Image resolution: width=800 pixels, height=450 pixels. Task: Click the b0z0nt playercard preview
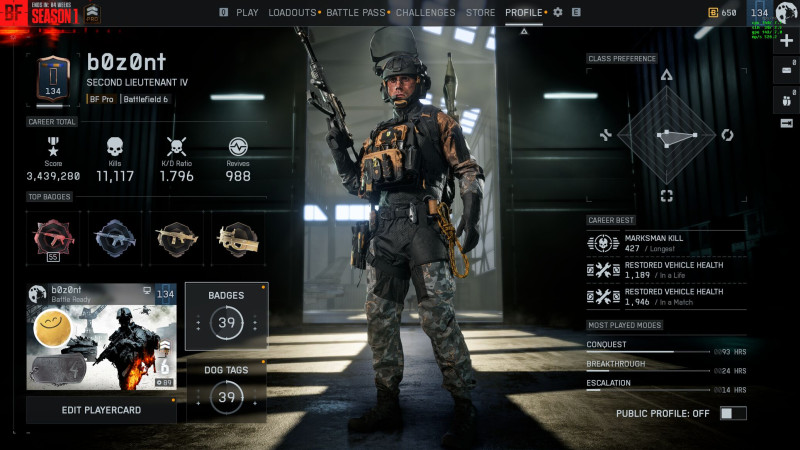pyautogui.click(x=101, y=336)
